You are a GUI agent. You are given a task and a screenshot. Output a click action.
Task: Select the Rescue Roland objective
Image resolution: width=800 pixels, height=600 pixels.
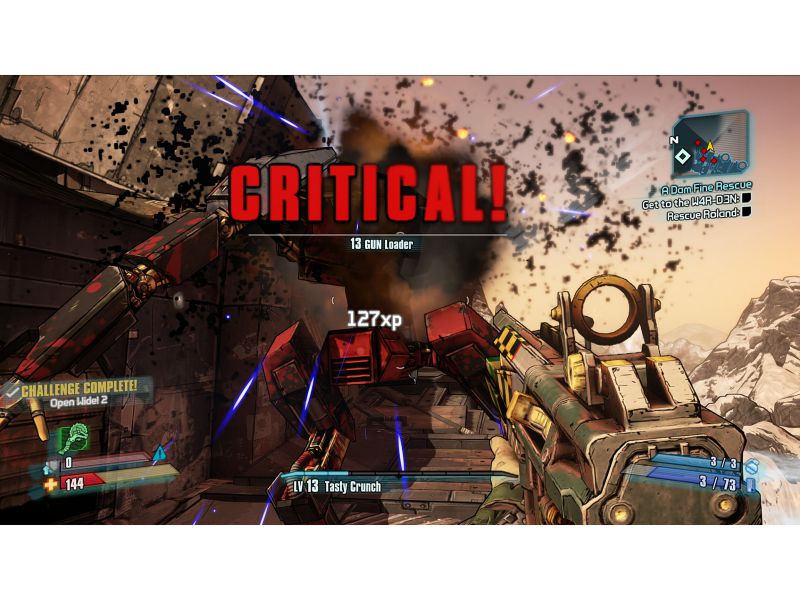[703, 213]
